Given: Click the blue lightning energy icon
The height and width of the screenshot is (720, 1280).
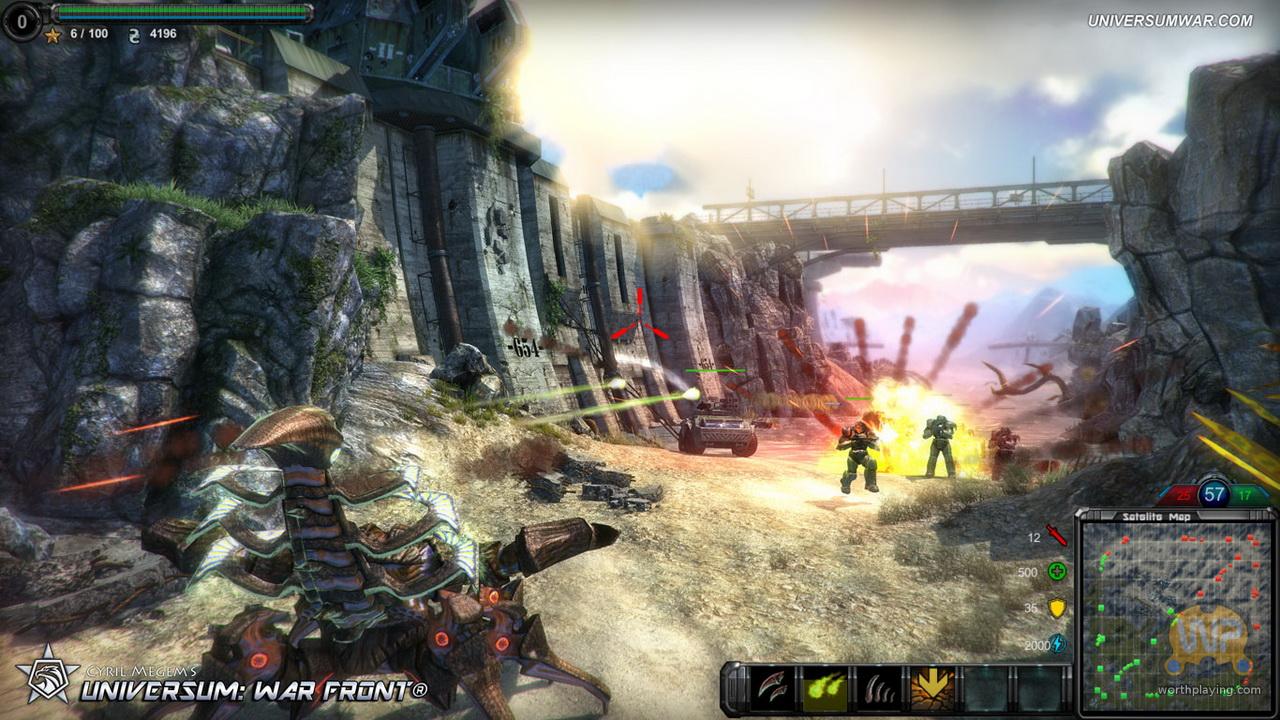Looking at the screenshot, I should (1057, 645).
